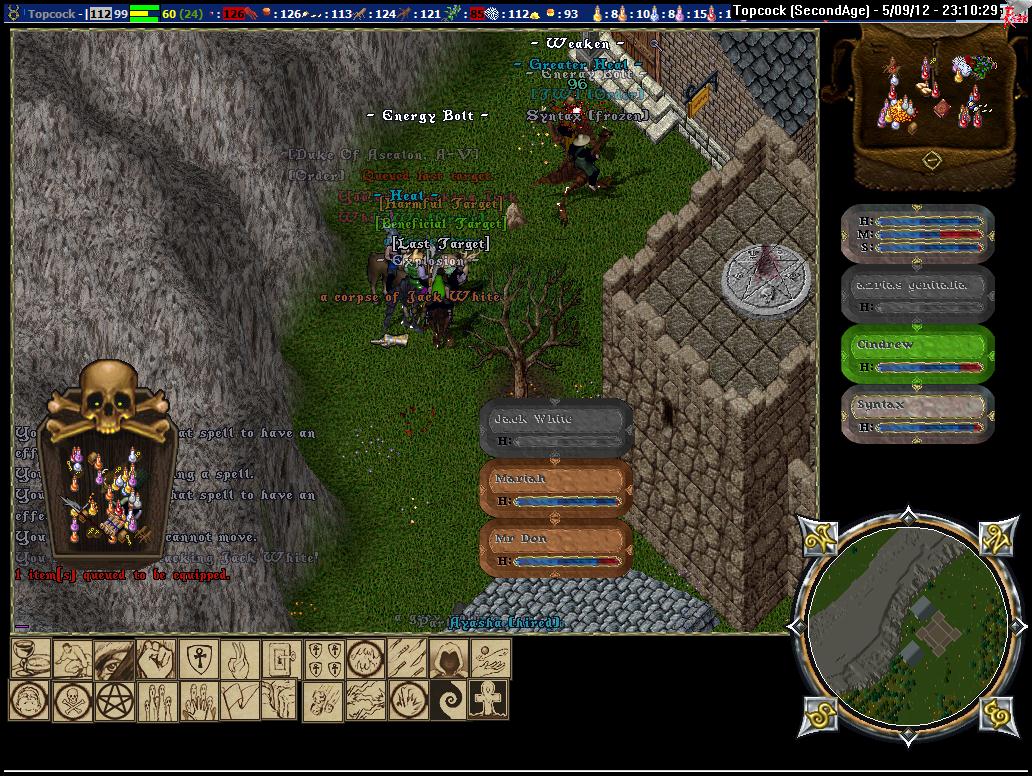The image size is (1032, 776).
Task: Activate the eye spell icon
Action: pyautogui.click(x=114, y=659)
